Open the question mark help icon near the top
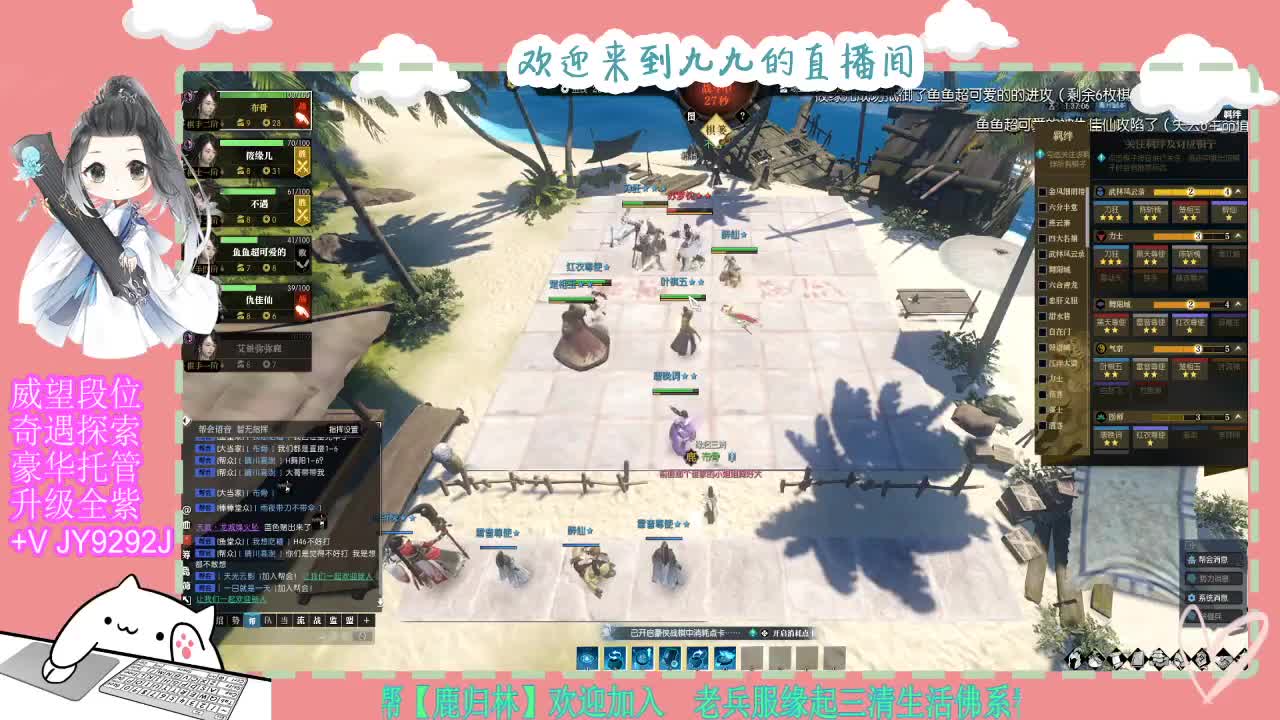 (742, 116)
